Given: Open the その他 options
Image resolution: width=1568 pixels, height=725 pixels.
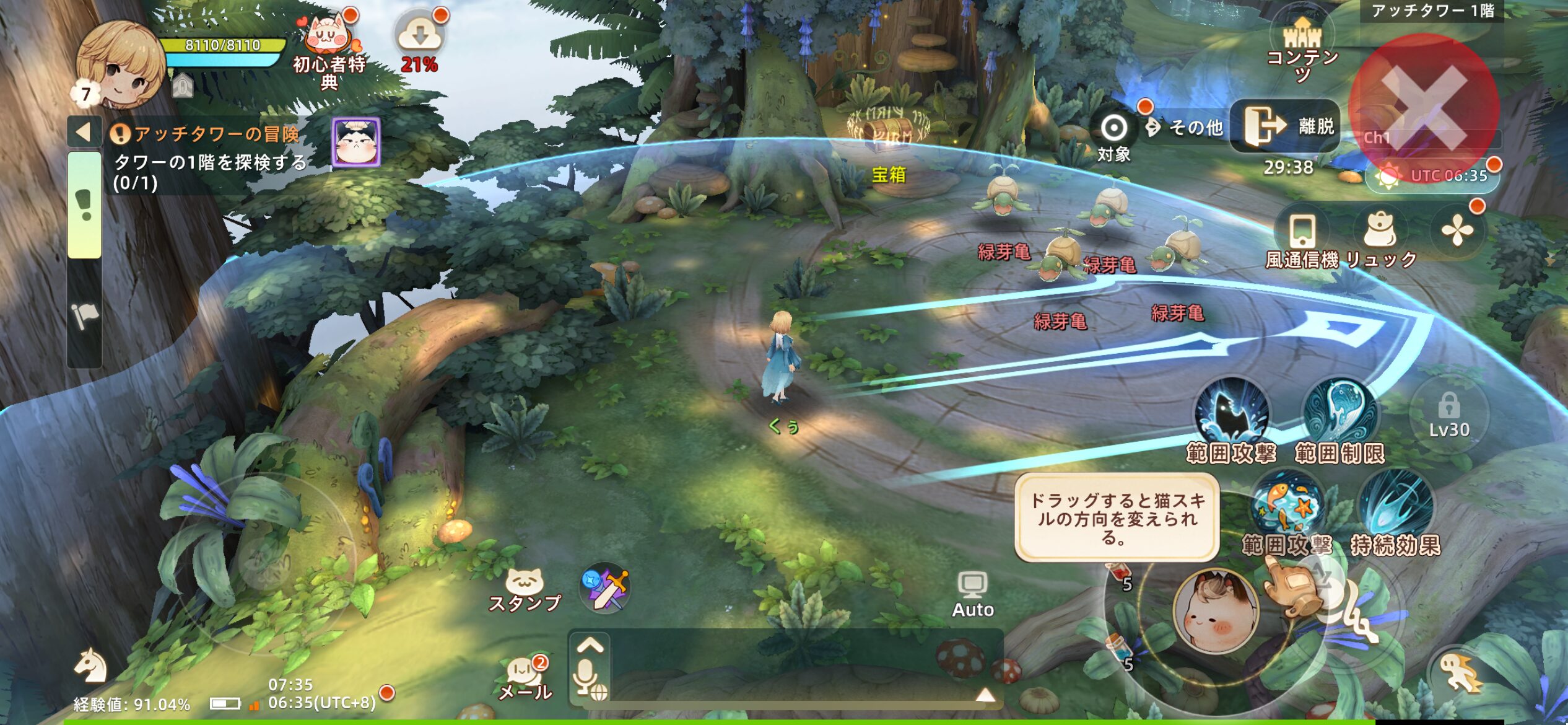Looking at the screenshot, I should tap(1185, 128).
